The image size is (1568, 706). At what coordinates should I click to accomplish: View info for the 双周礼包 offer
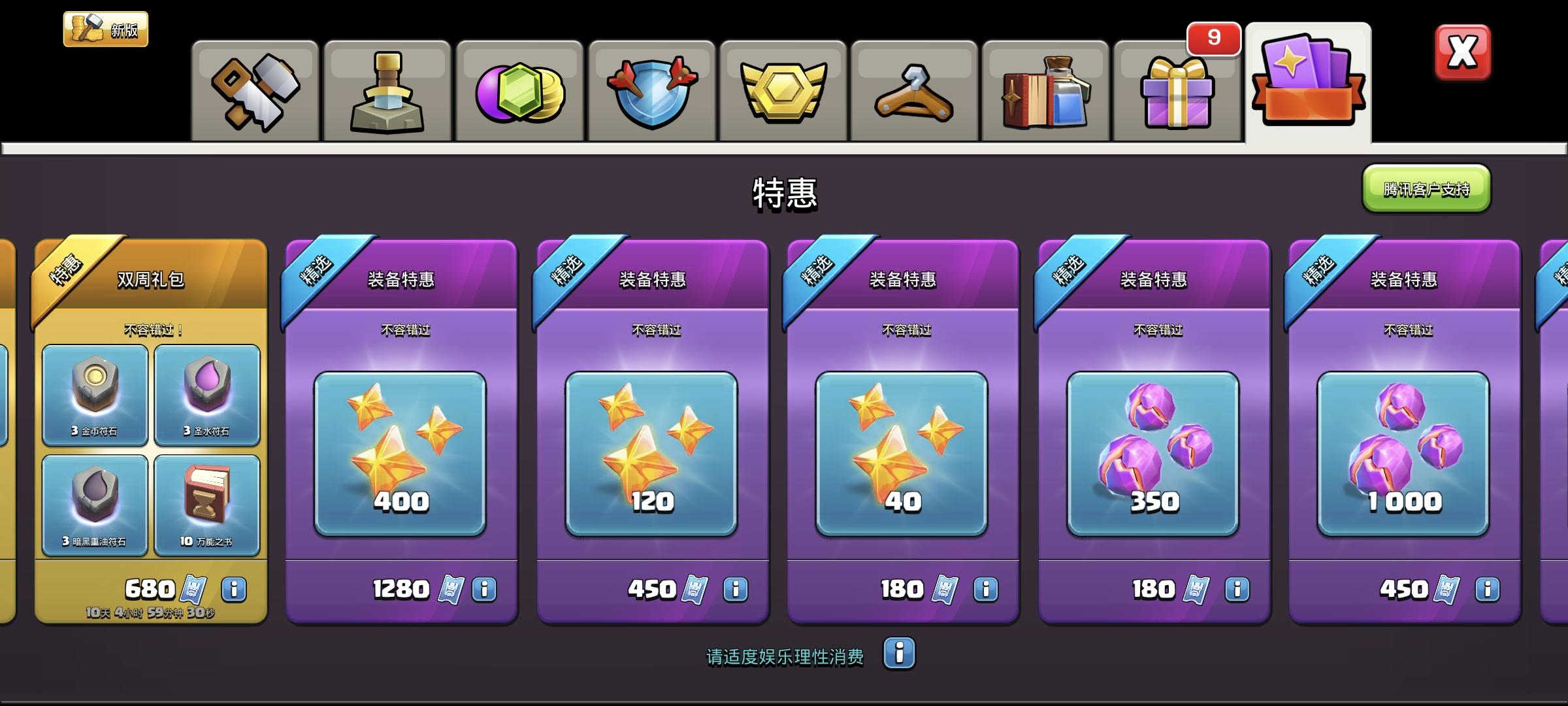click(233, 588)
